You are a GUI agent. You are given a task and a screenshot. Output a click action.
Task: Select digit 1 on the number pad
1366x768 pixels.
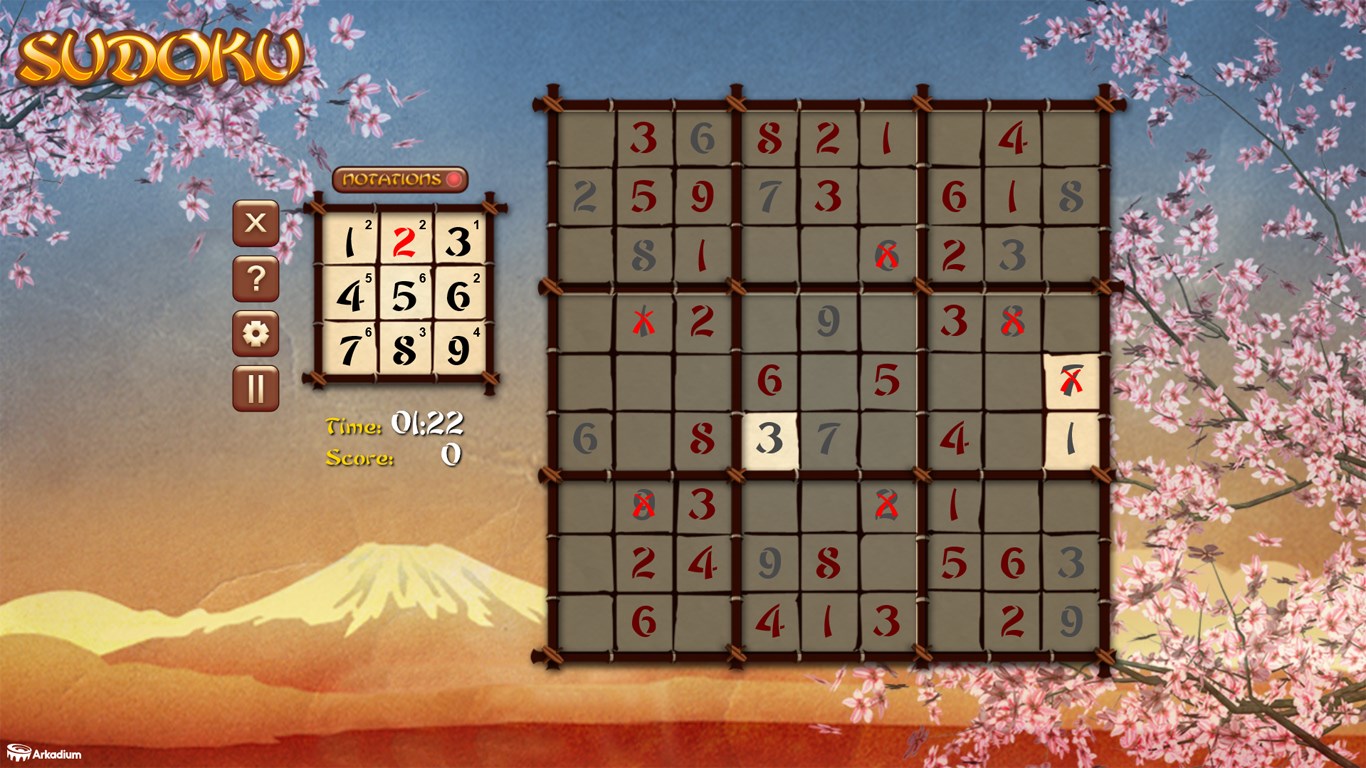[x=350, y=240]
